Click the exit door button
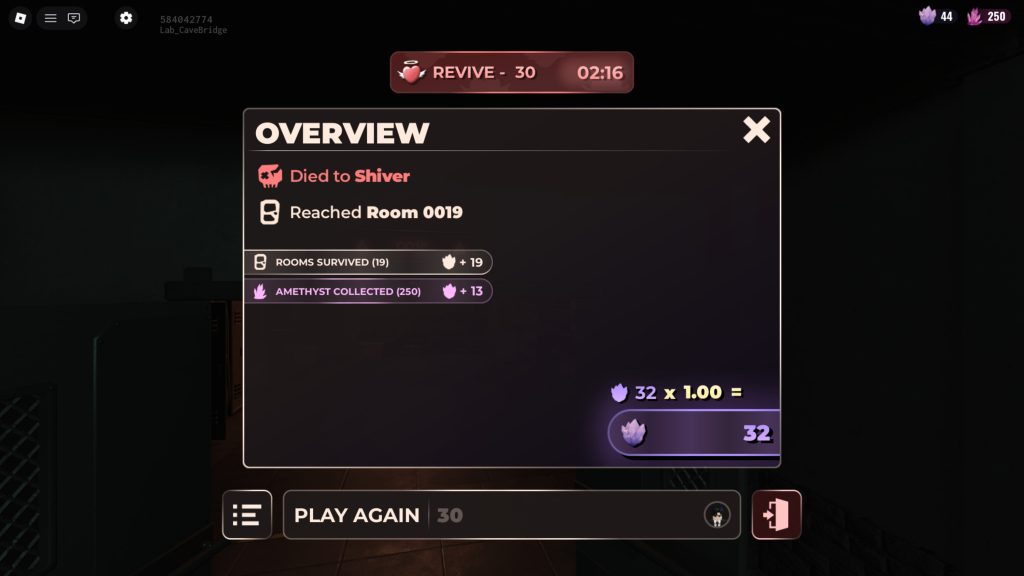The height and width of the screenshot is (576, 1024). [x=776, y=515]
